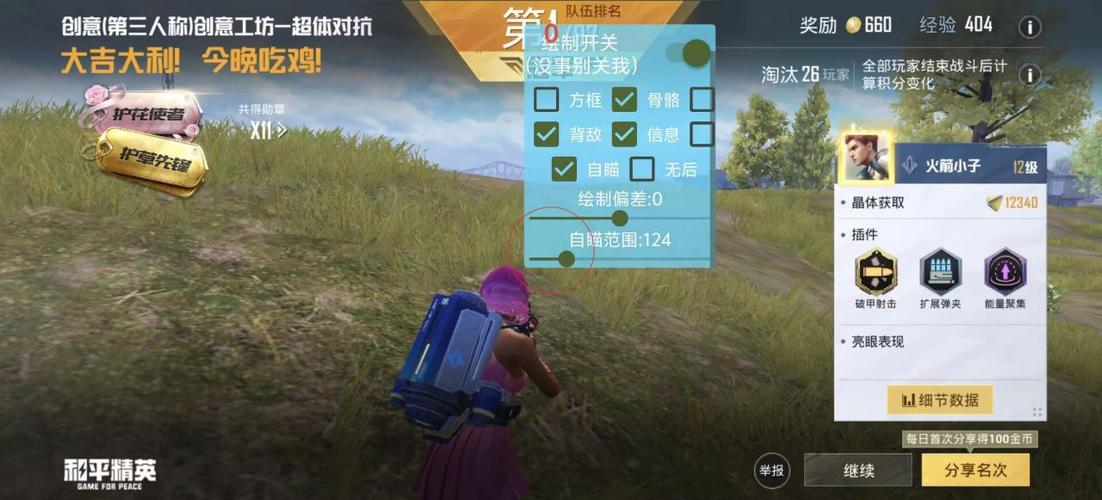The width and height of the screenshot is (1102, 500).
Task: Click the 火箭小子 player avatar
Action: pos(864,158)
